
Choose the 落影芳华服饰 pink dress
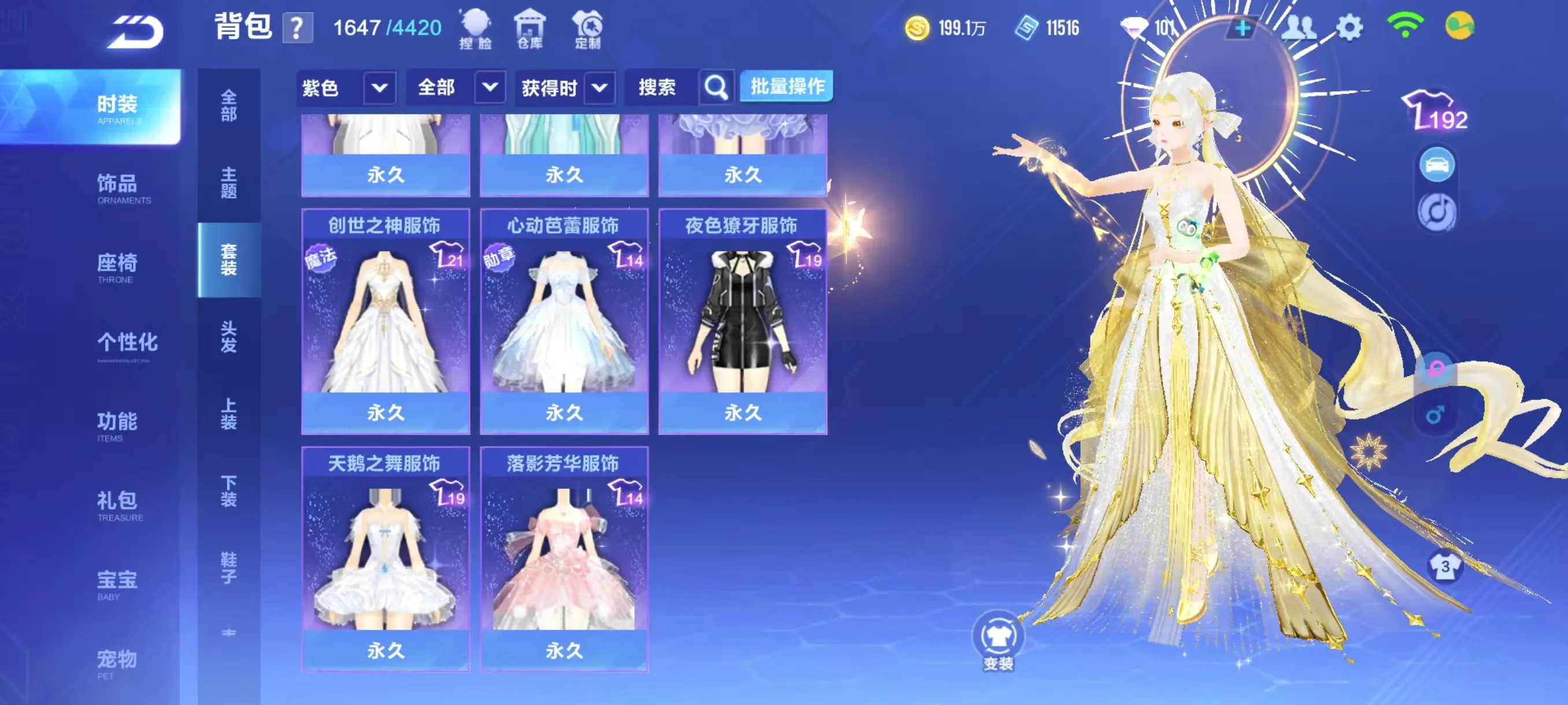coord(564,559)
